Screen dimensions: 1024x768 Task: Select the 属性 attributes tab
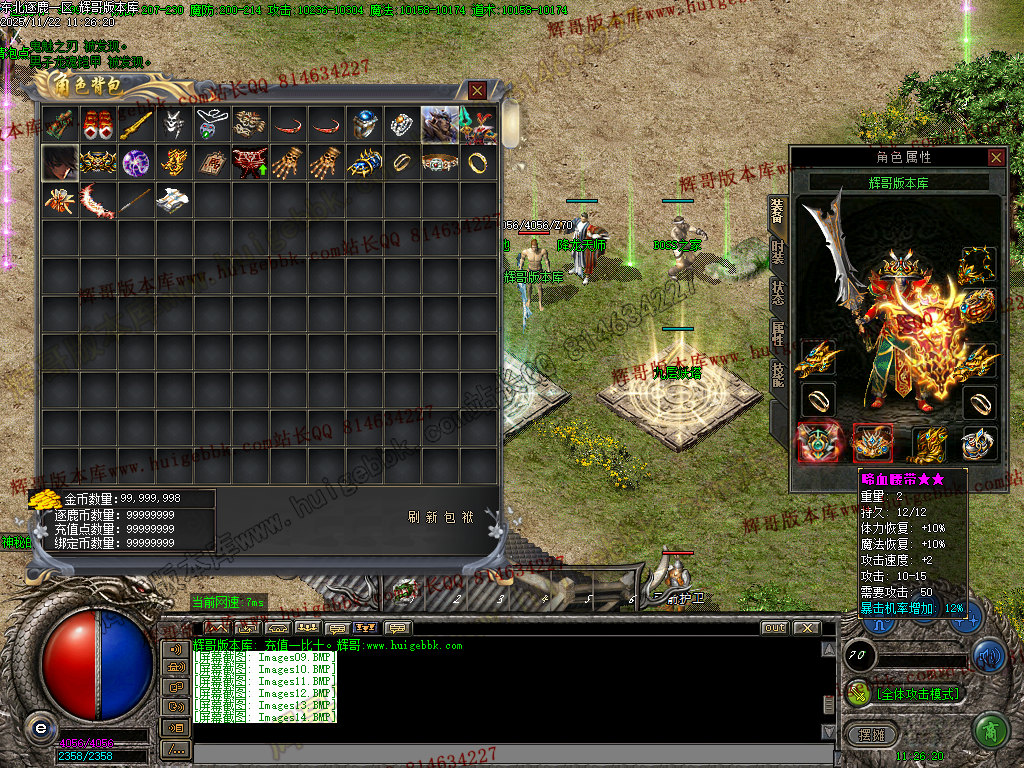click(778, 334)
